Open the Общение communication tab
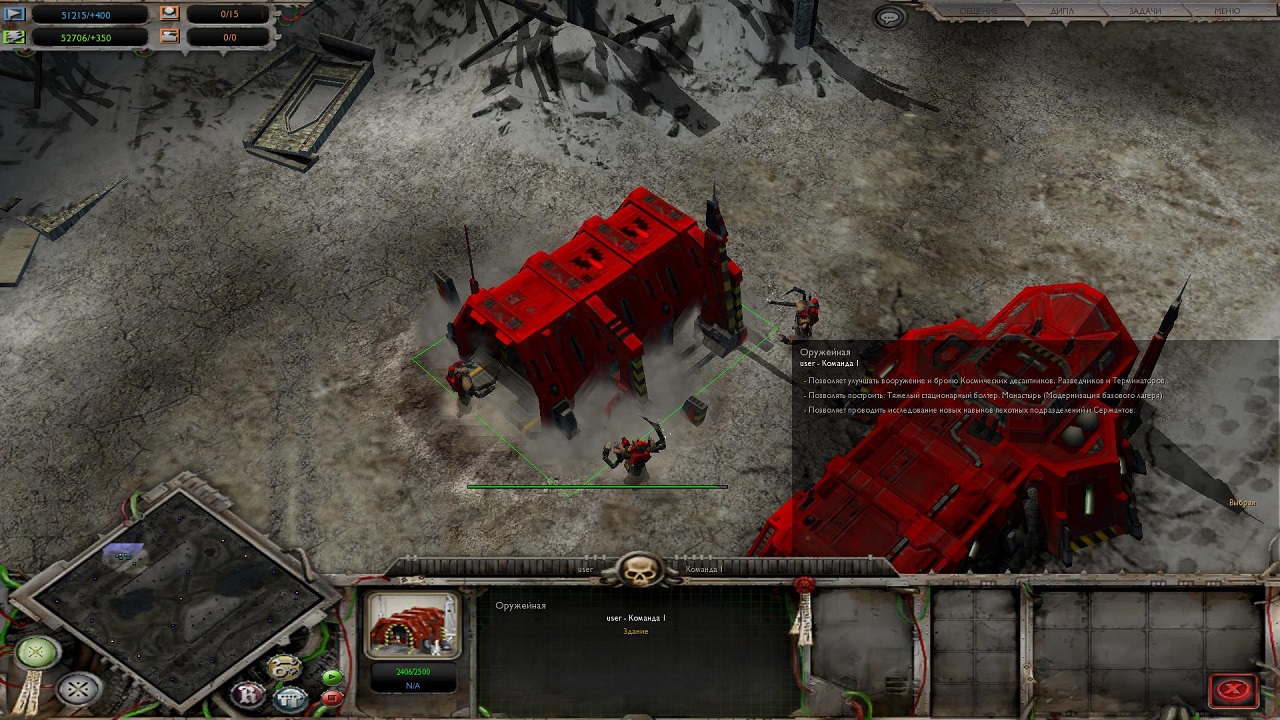Screen dimensions: 1280x720 [979, 11]
